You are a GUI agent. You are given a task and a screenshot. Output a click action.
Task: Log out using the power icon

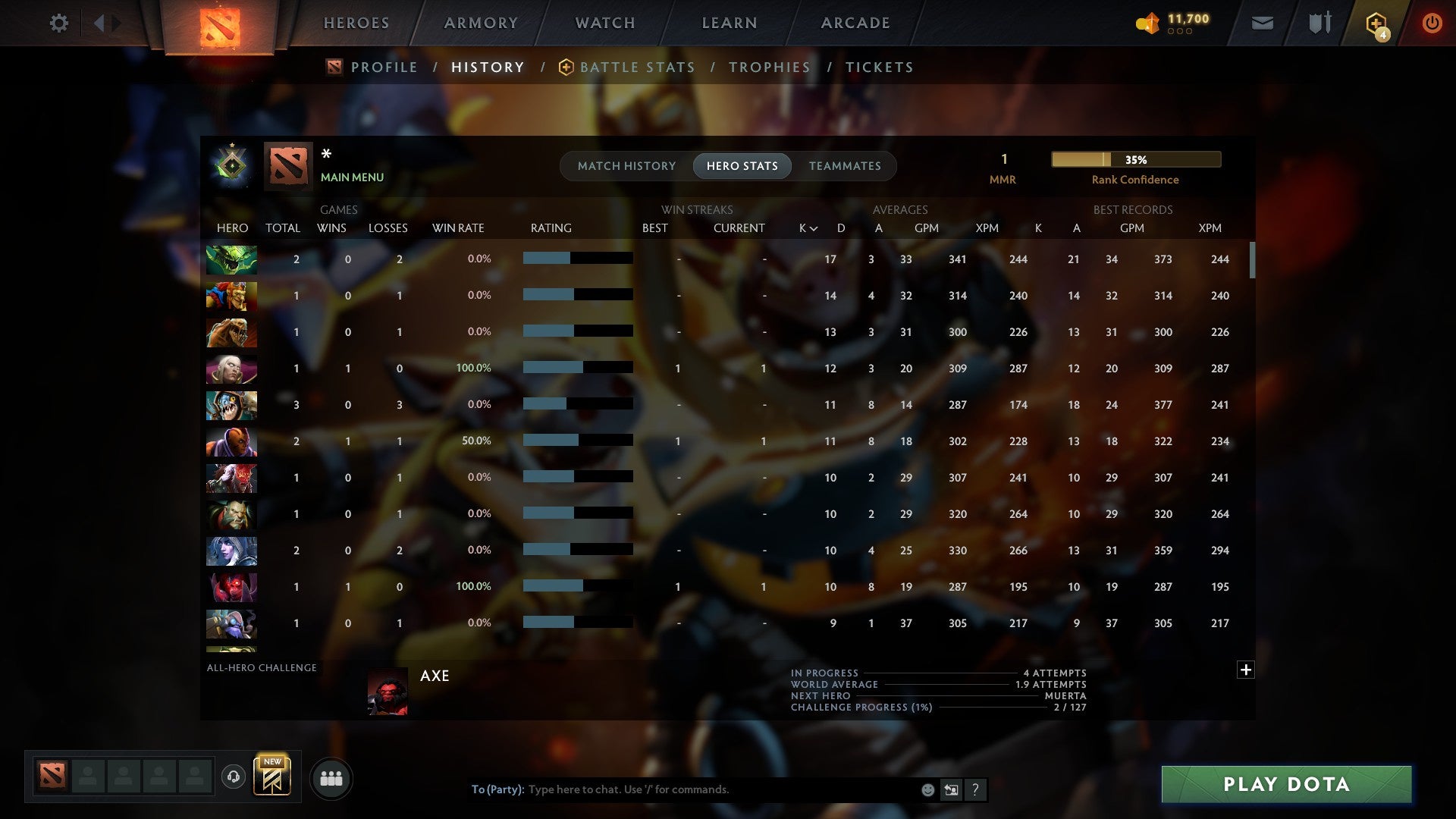click(x=1432, y=23)
